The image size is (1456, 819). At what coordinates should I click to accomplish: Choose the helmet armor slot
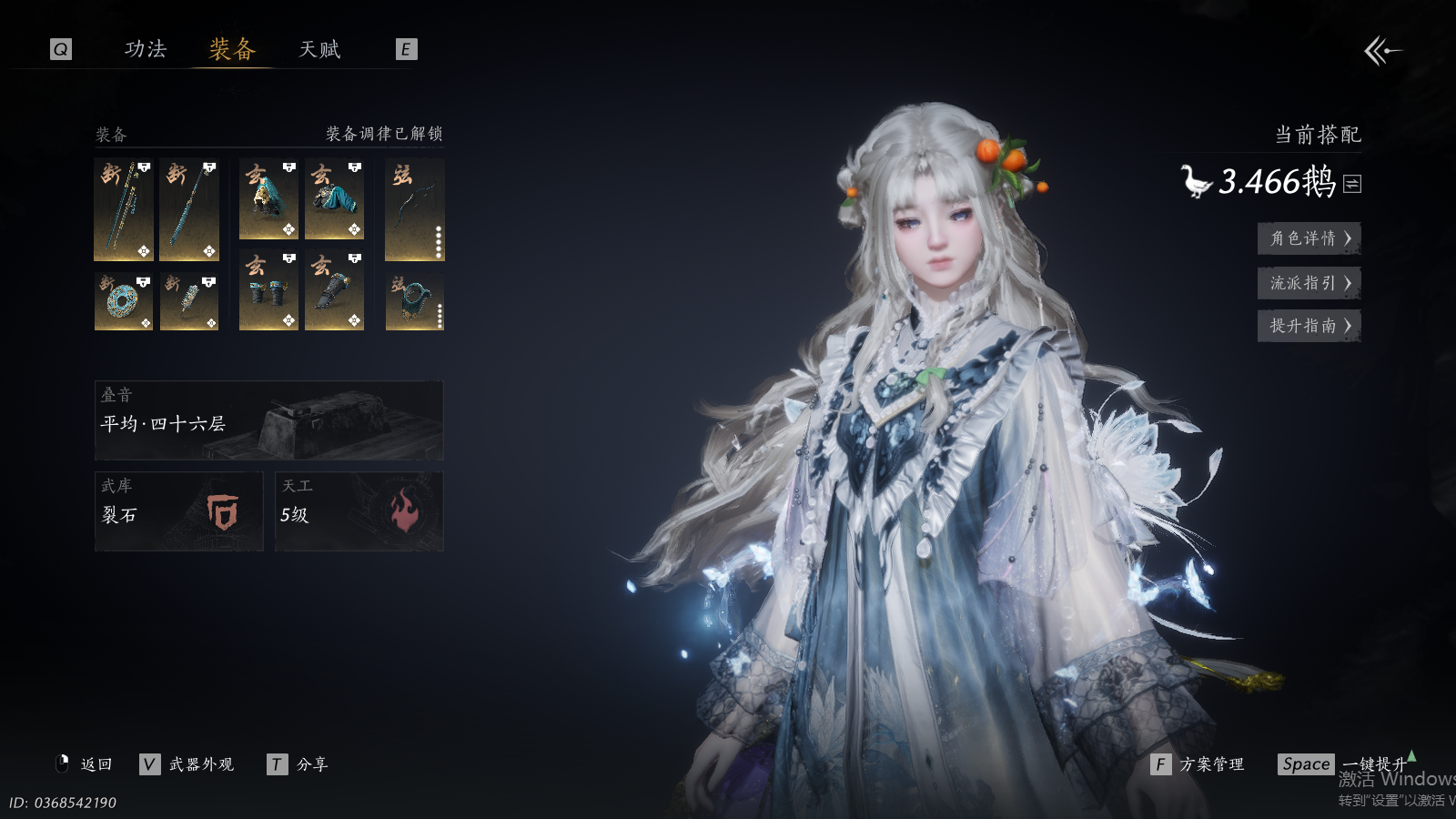tap(268, 199)
